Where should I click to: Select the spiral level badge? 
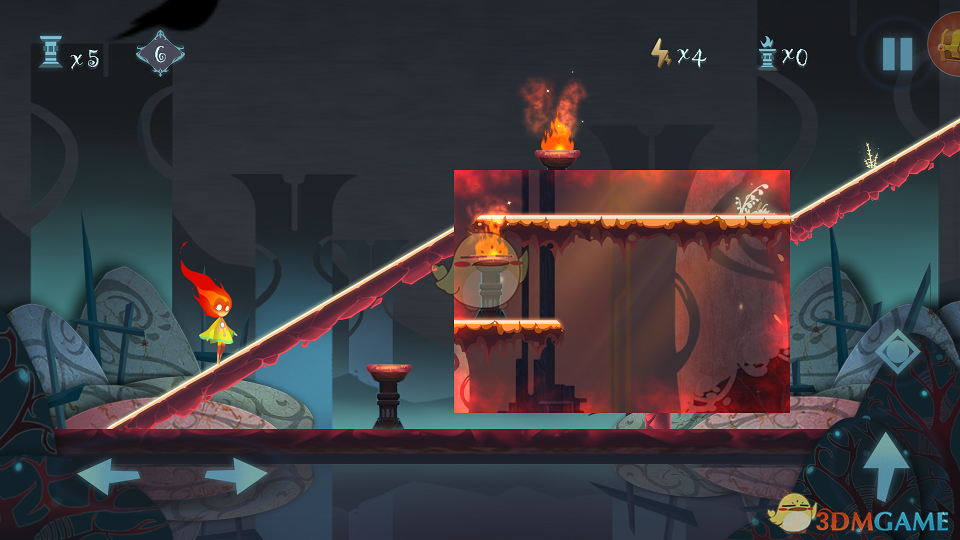tap(160, 53)
